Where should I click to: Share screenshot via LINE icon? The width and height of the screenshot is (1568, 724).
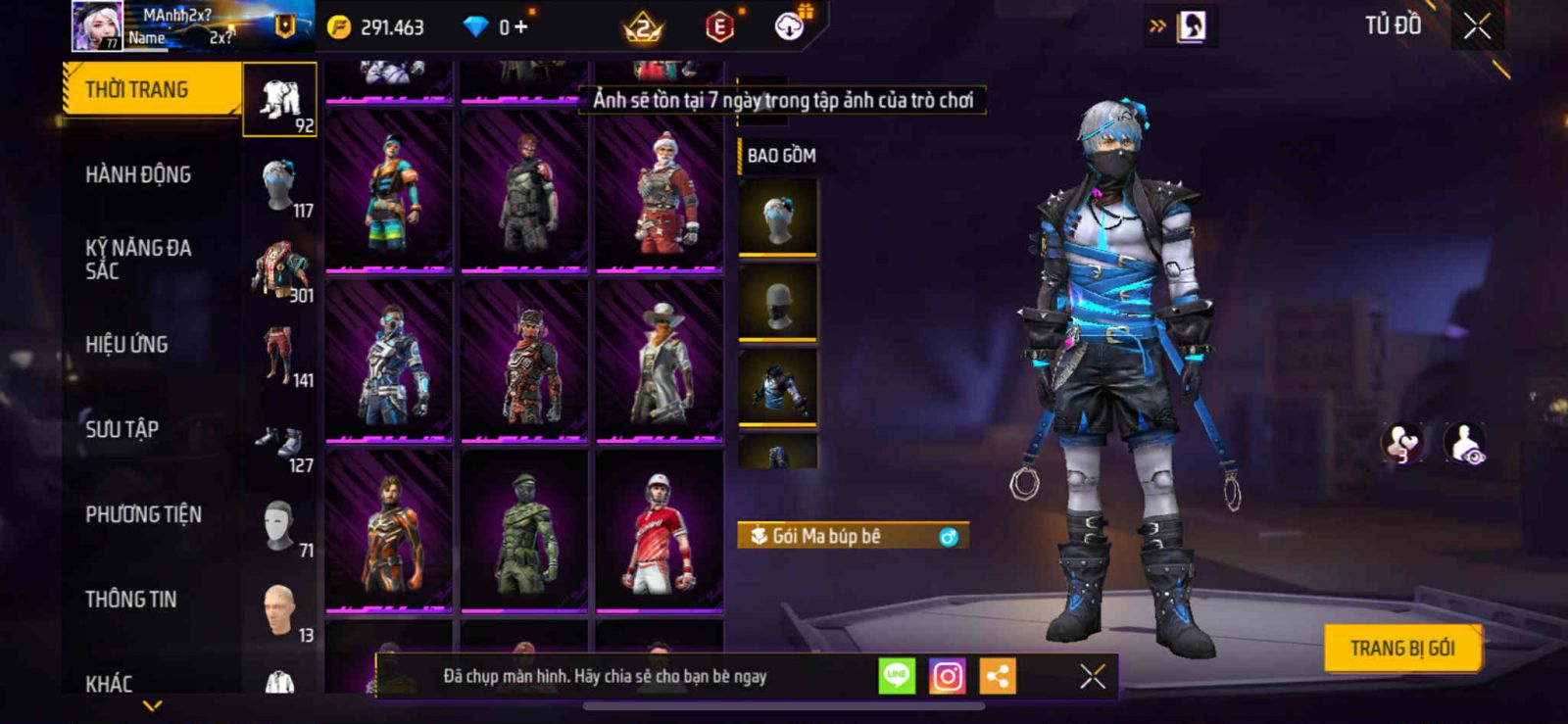click(x=896, y=676)
